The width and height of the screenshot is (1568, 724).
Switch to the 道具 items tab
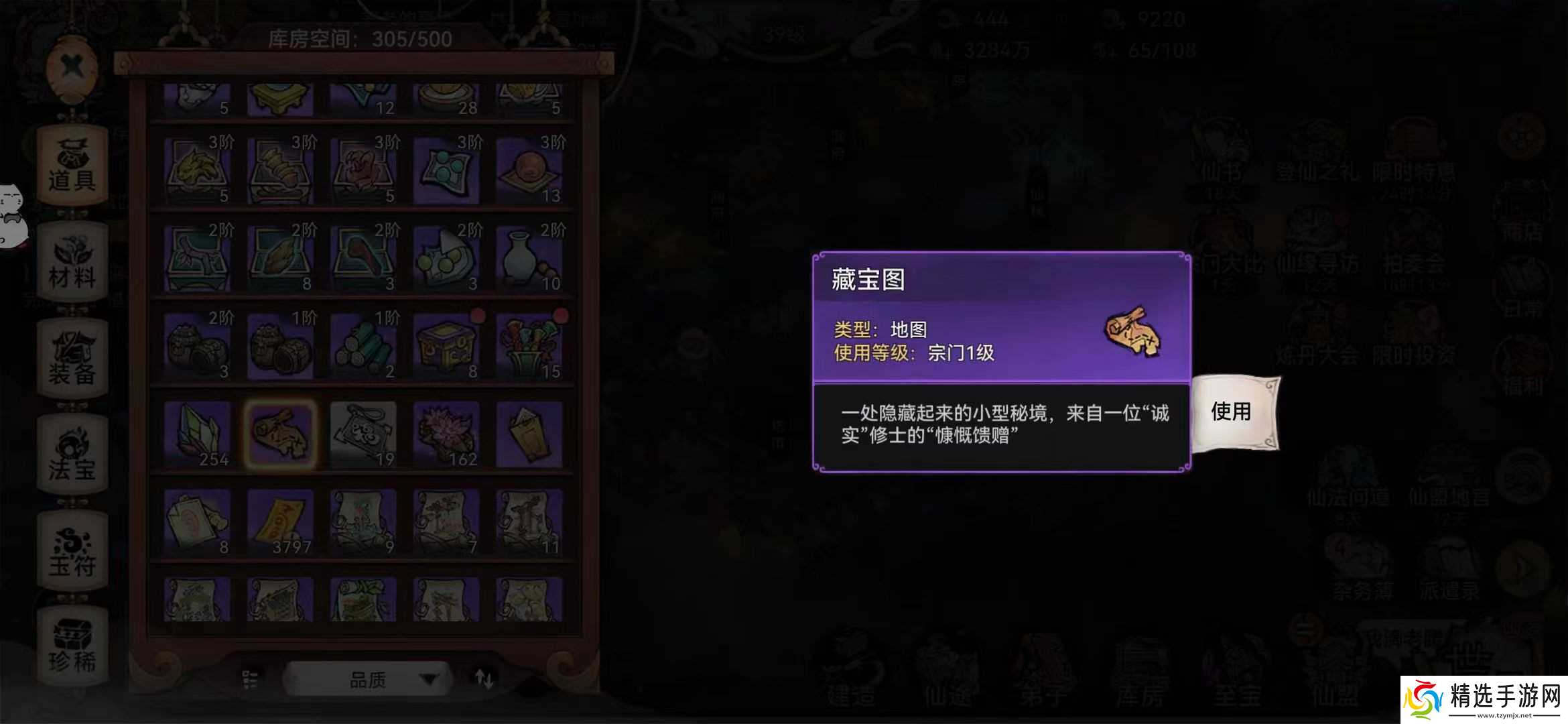pos(72,164)
